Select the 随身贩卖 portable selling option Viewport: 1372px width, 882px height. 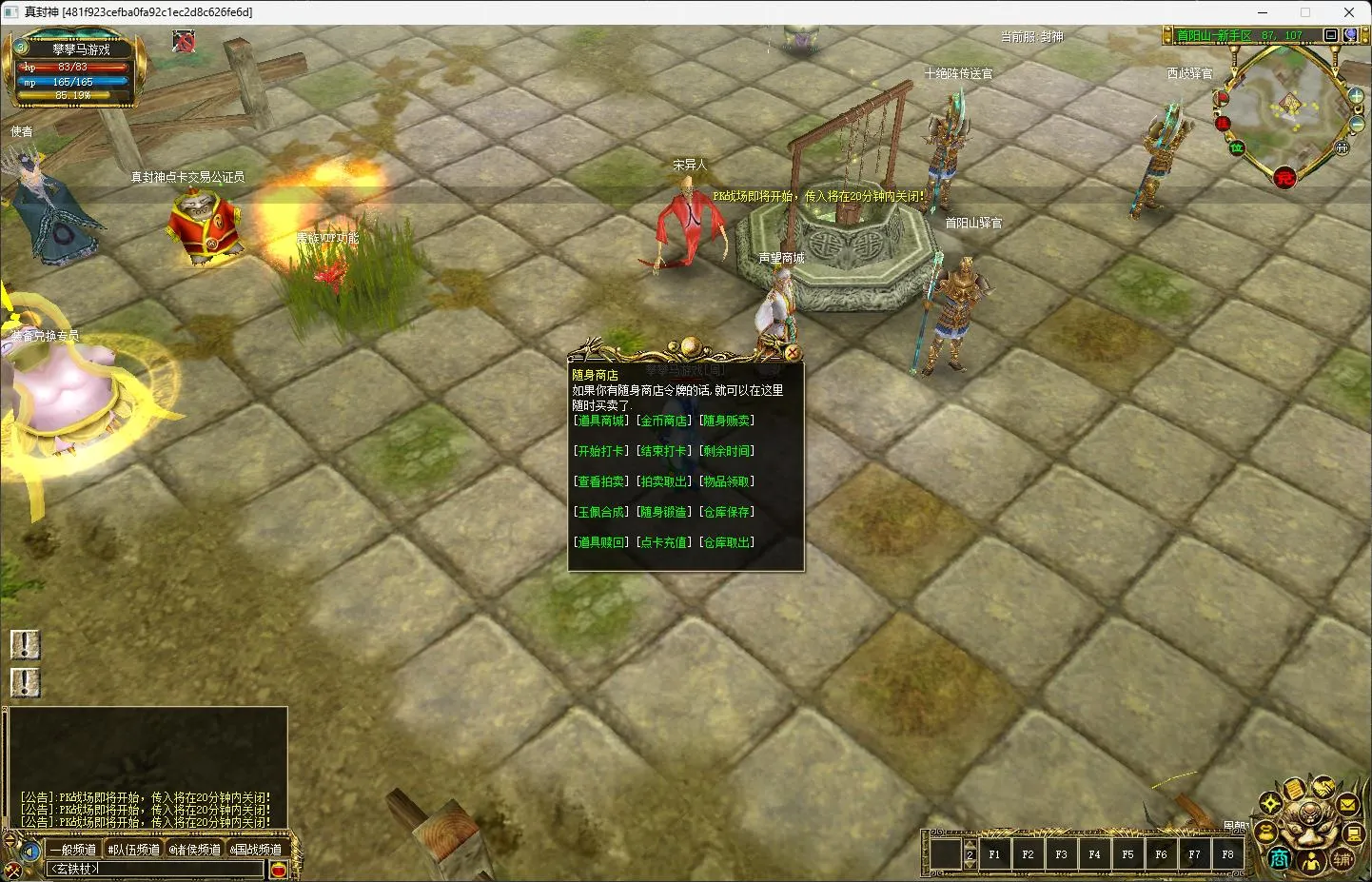pyautogui.click(x=727, y=421)
